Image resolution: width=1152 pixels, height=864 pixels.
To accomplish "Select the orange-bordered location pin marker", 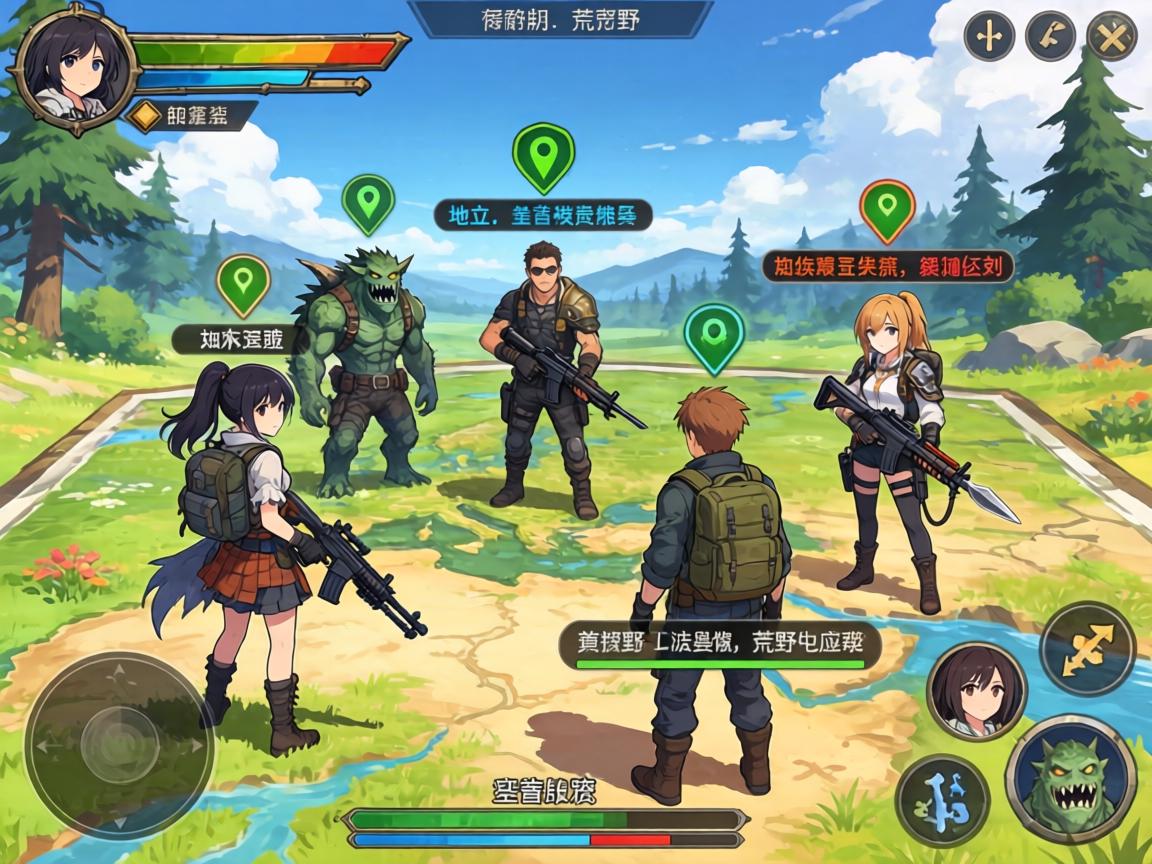I will [887, 209].
